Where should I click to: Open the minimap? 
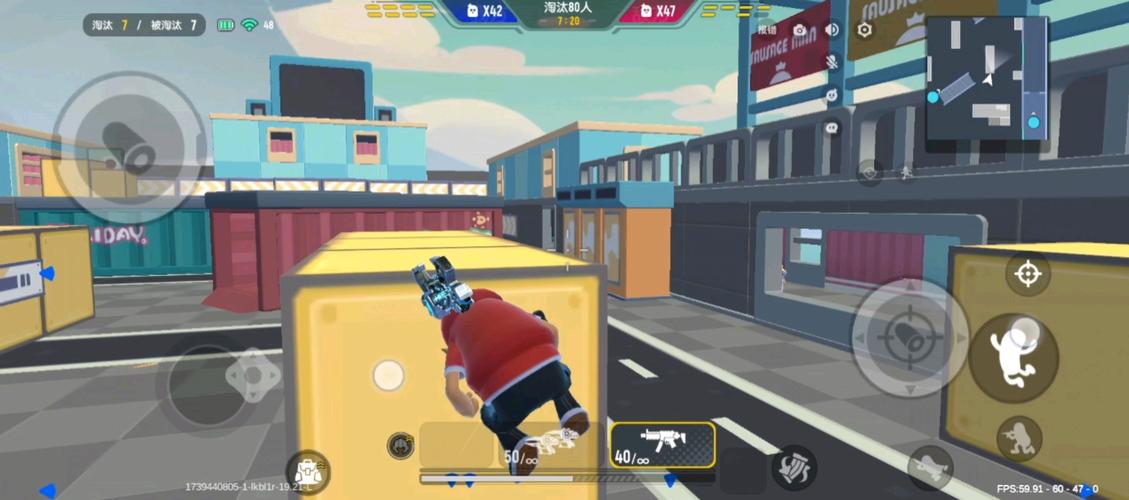(x=986, y=80)
